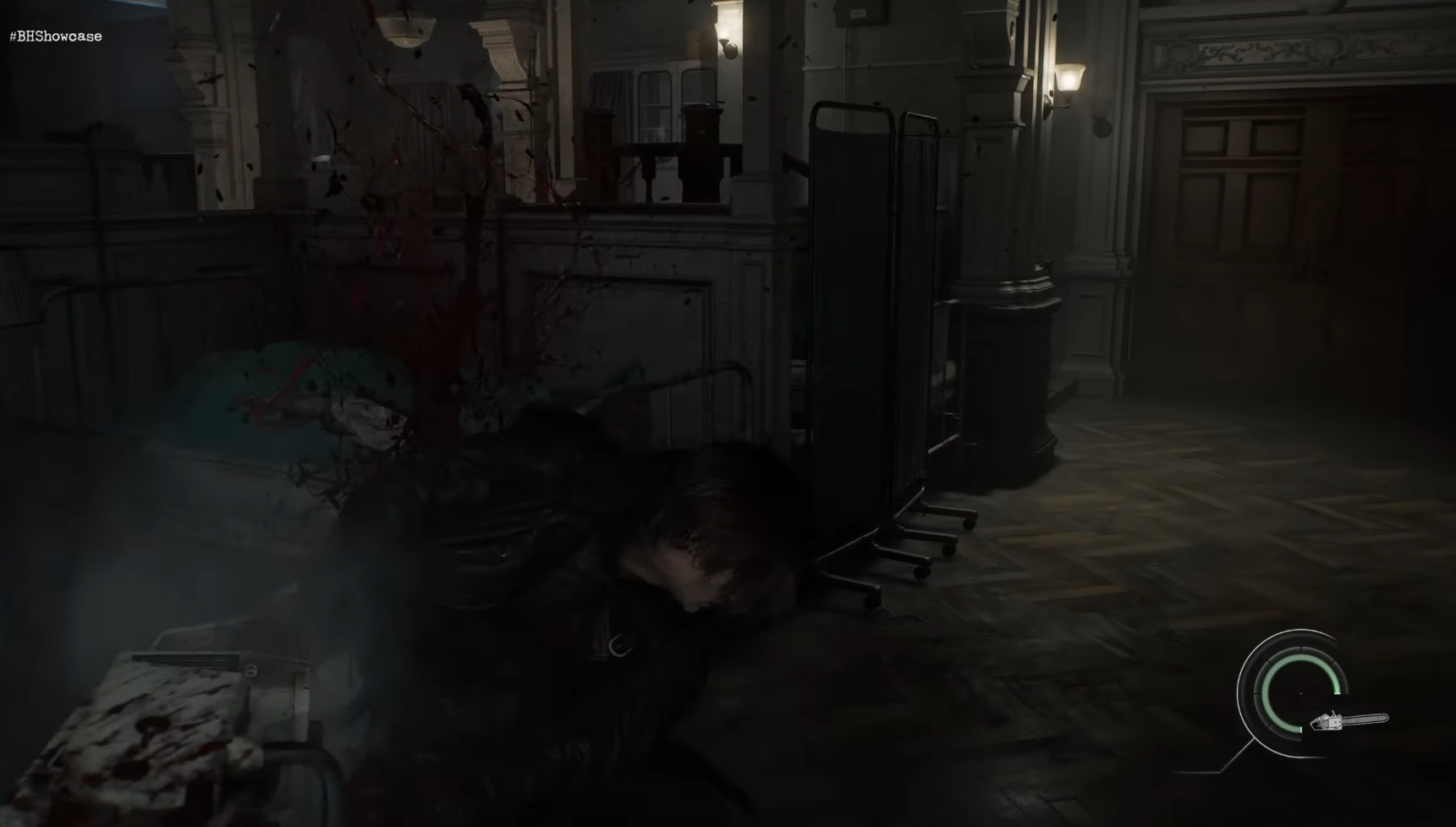Select the #BHShowcase hashtag text

click(55, 36)
